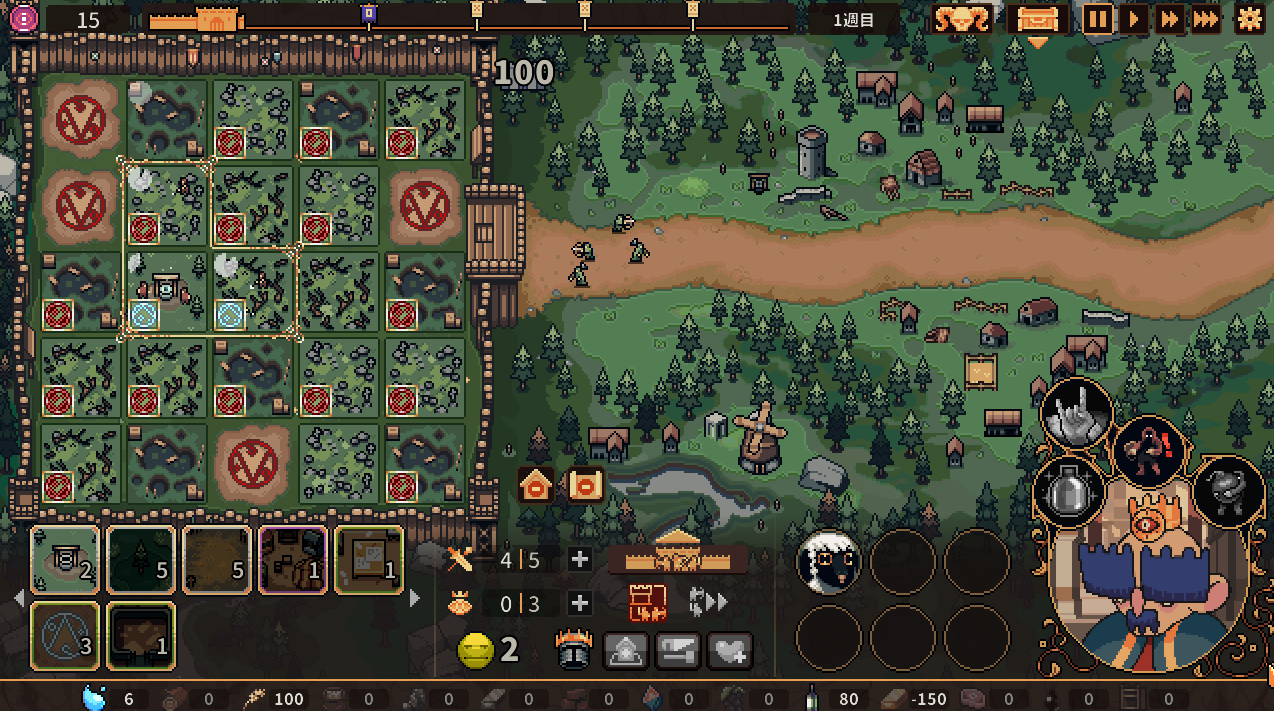
Task: Open settings with the gear icon
Action: tap(1249, 19)
